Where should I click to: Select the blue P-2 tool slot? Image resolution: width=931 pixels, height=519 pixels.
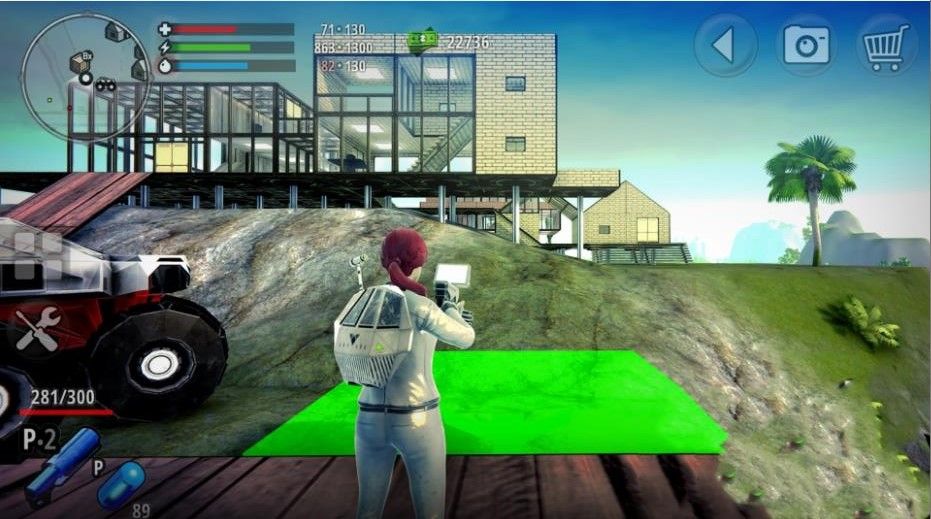click(x=61, y=465)
